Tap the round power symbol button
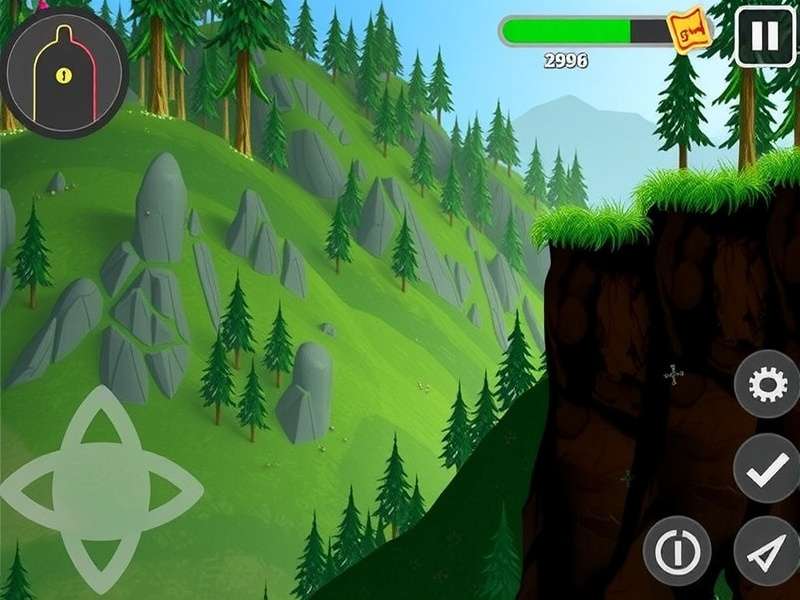Viewport: 800px width, 600px height. (677, 550)
